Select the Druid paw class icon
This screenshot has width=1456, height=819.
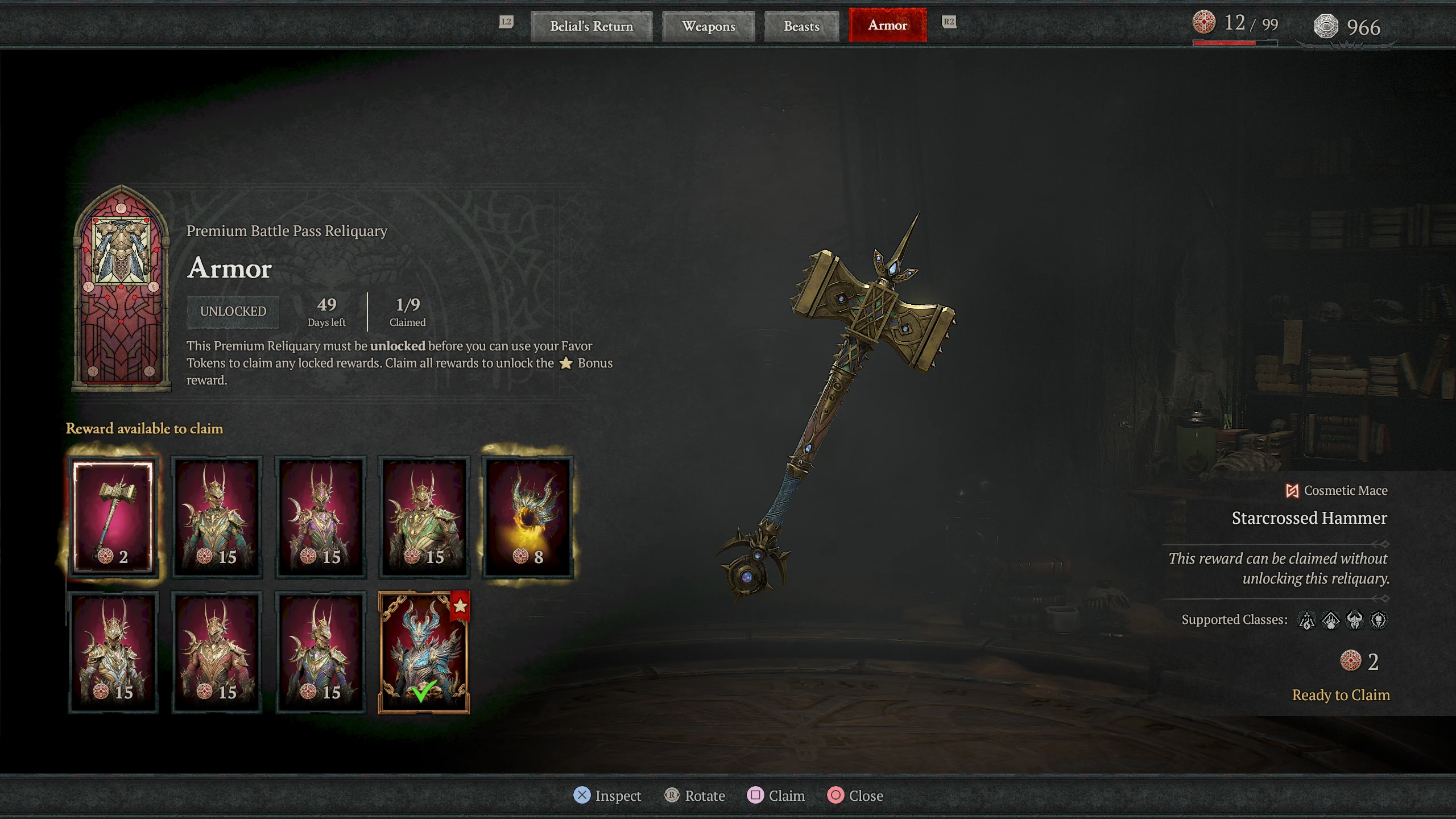point(1331,621)
